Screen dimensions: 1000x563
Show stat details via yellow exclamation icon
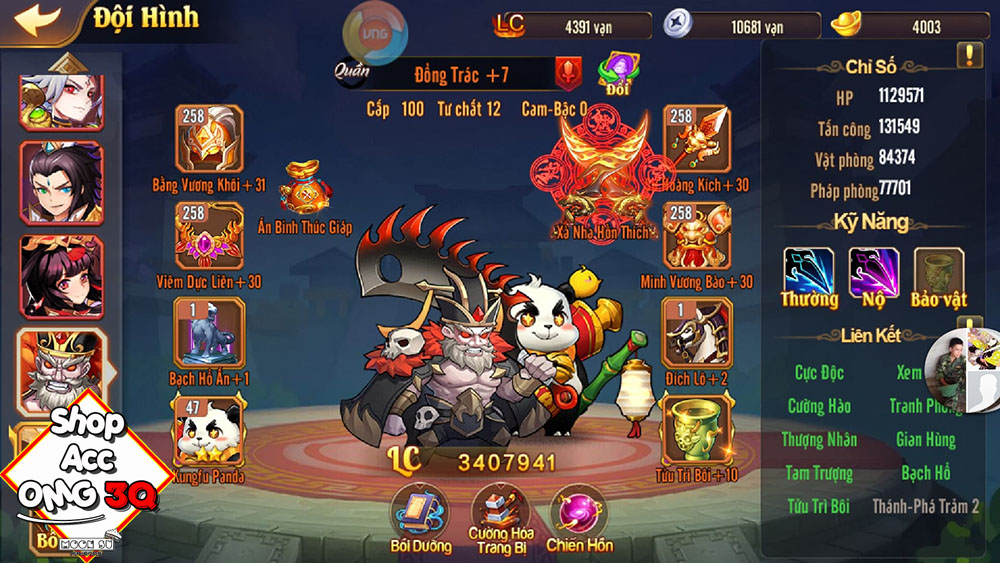click(969, 56)
